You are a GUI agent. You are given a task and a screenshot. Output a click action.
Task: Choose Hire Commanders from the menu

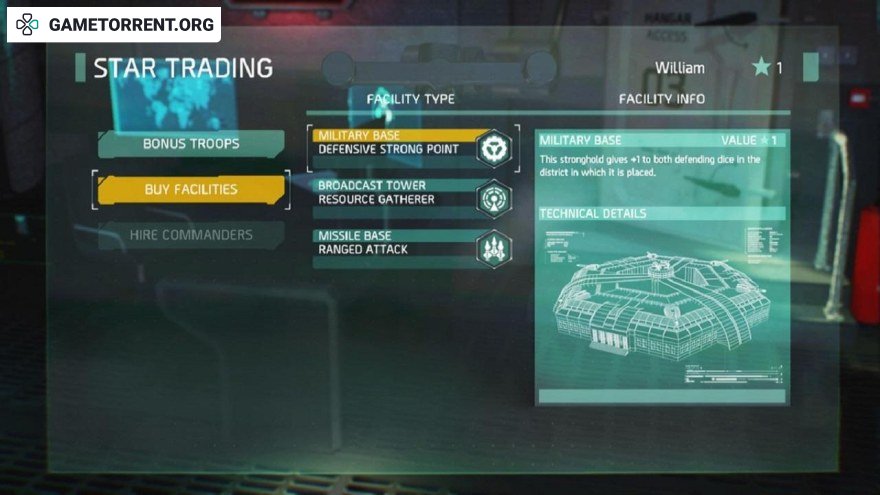[x=190, y=235]
